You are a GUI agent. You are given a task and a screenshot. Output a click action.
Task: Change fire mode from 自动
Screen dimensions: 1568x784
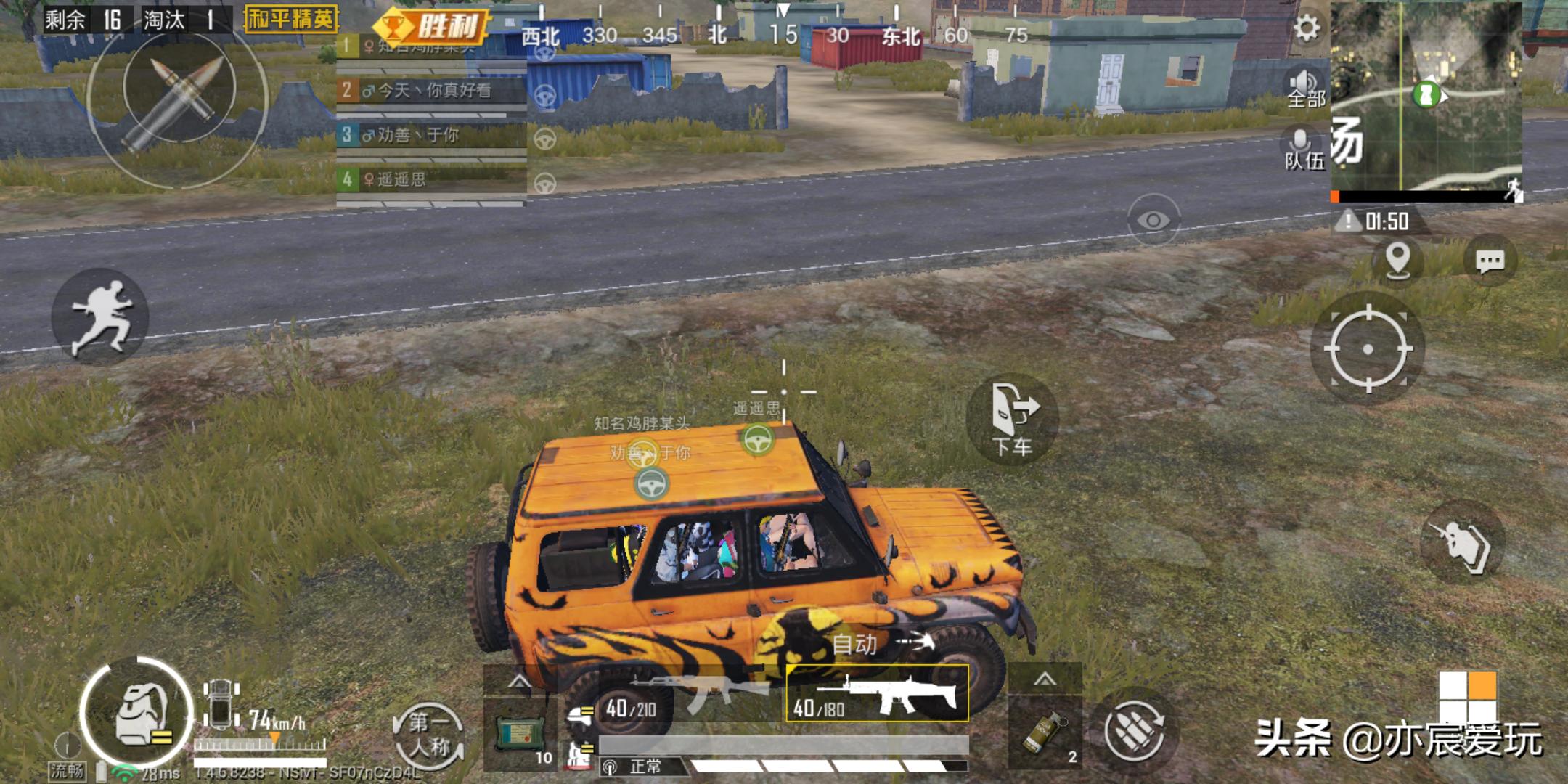click(x=882, y=643)
